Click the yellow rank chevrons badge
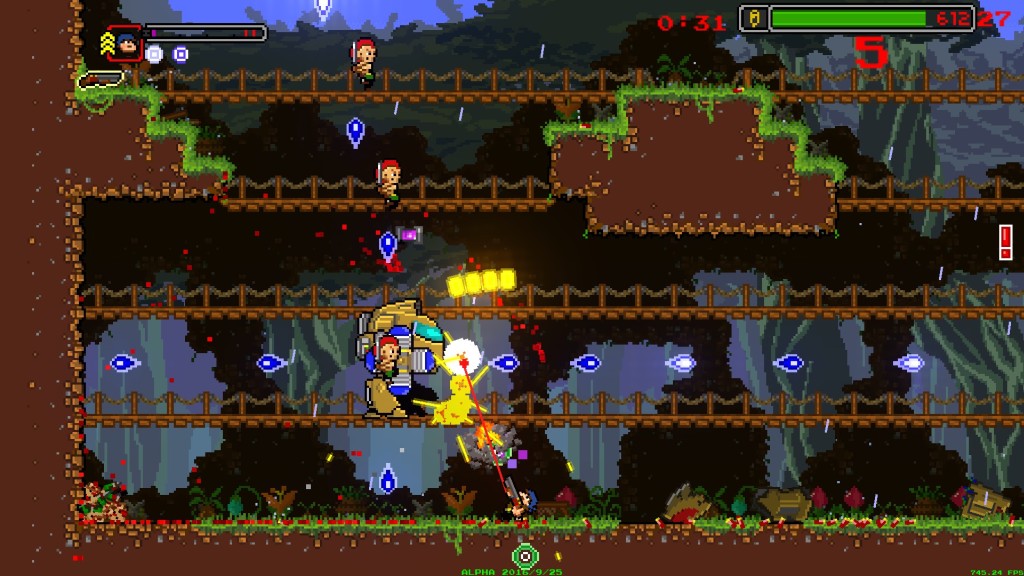The height and width of the screenshot is (576, 1024). 106,44
